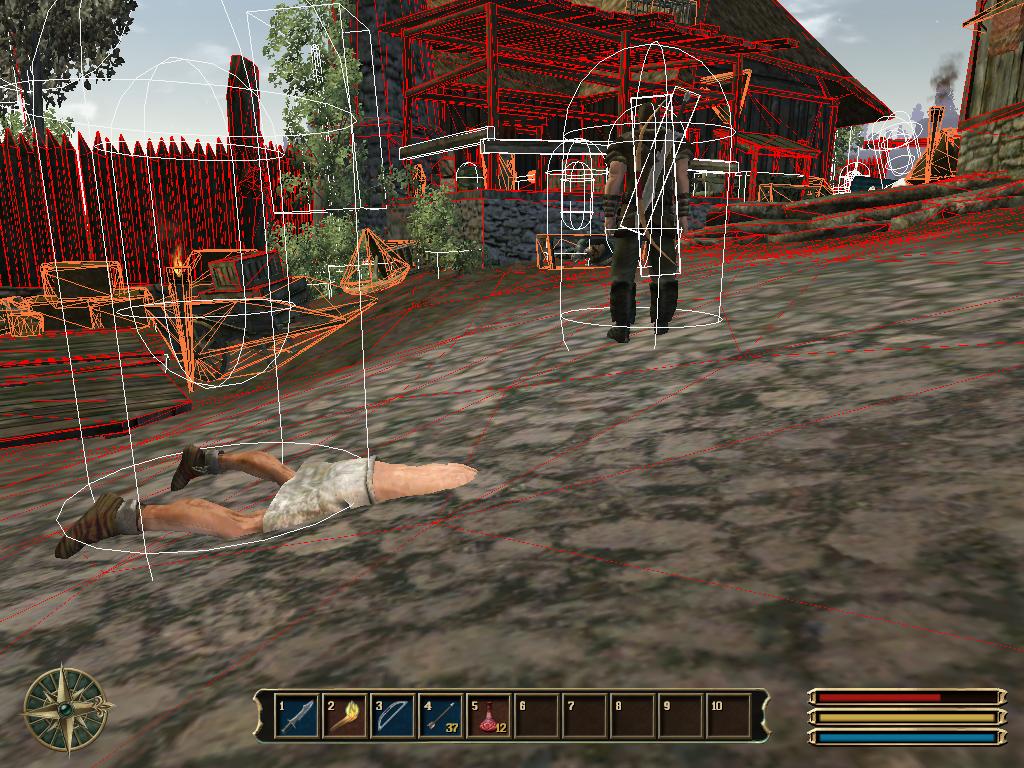Select the sword in hotbar slot 1
The image size is (1024, 768).
[x=297, y=716]
